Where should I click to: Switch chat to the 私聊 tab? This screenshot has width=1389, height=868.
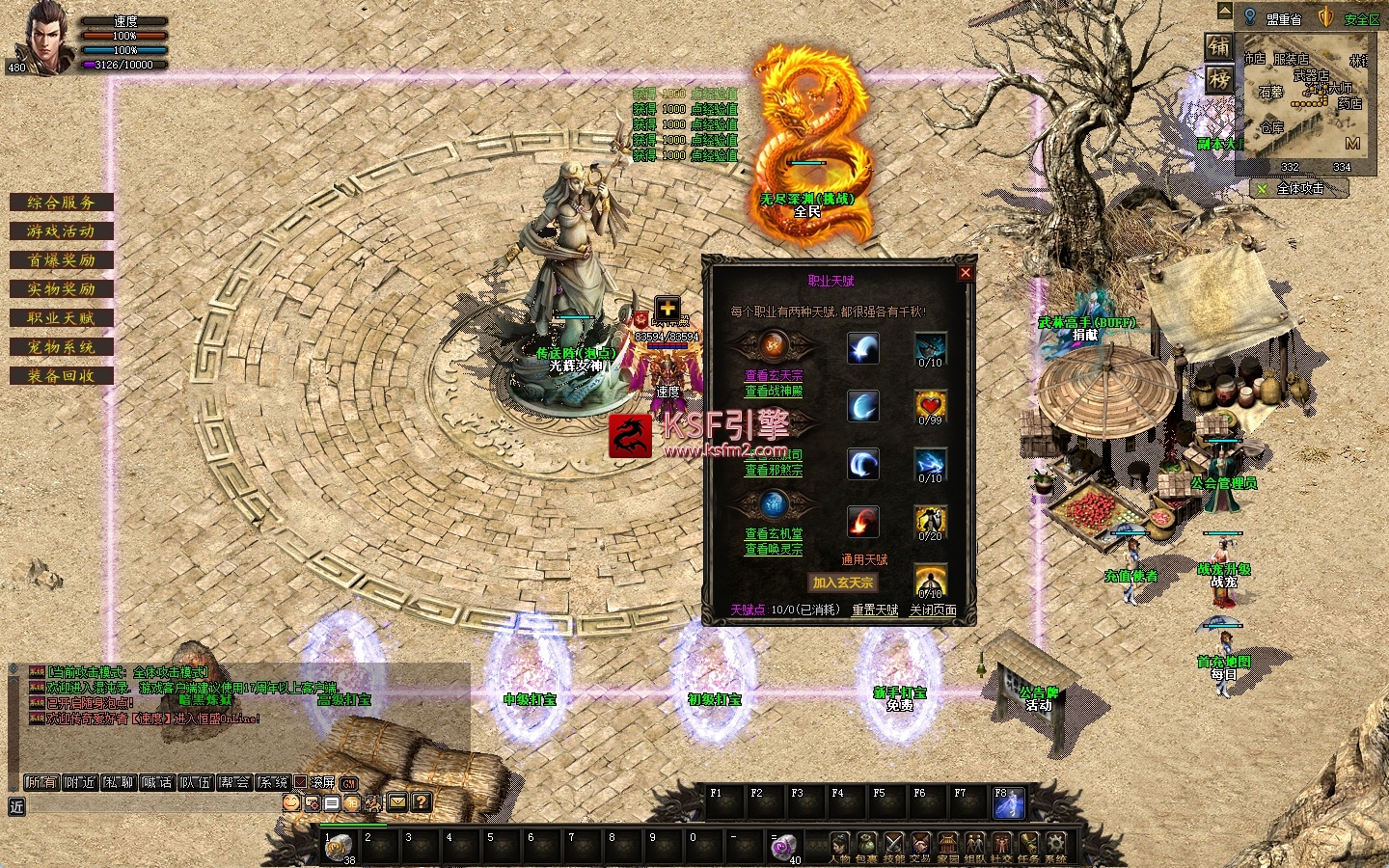click(118, 782)
